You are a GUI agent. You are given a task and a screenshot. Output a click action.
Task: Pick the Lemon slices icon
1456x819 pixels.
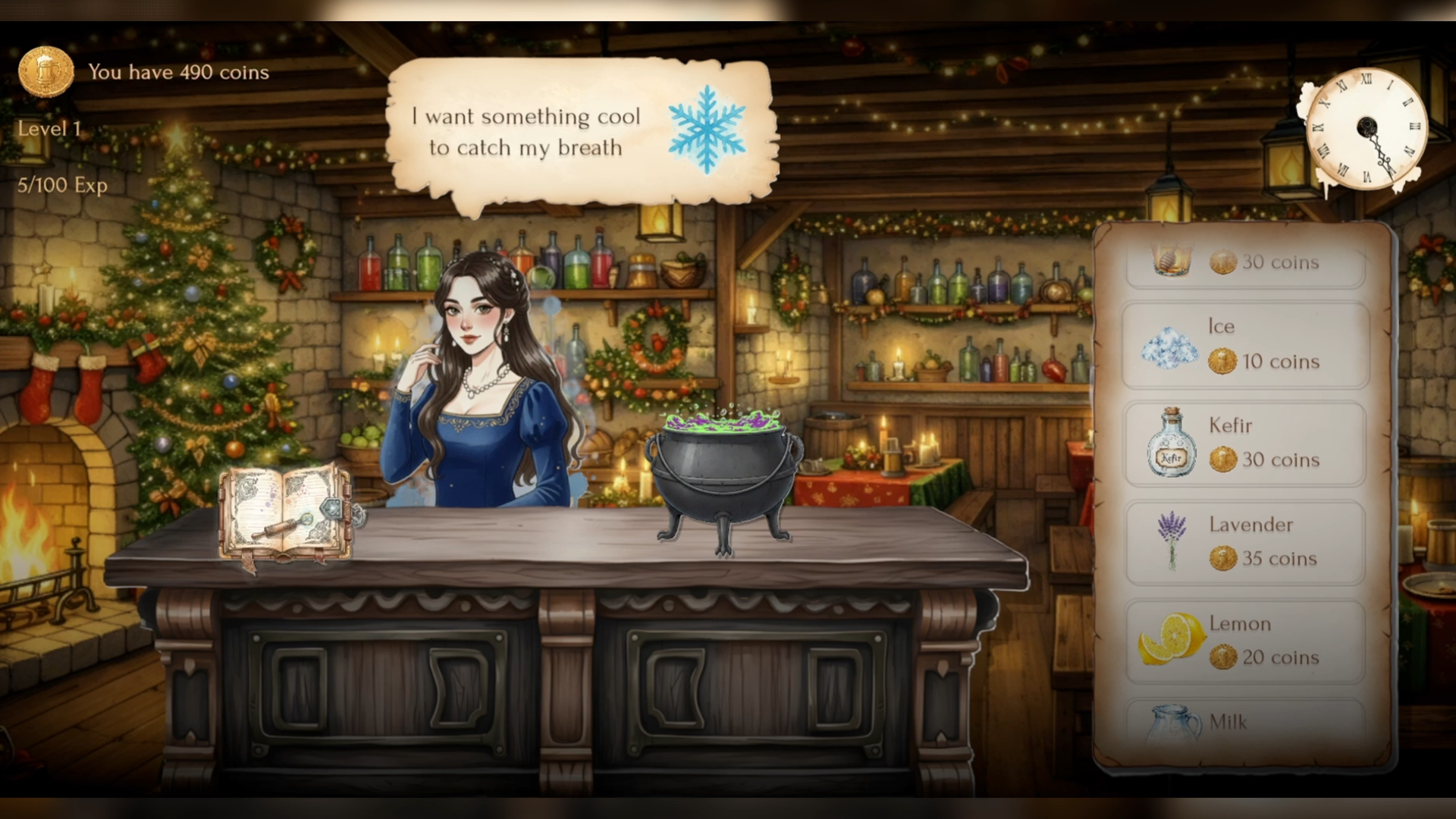1172,641
